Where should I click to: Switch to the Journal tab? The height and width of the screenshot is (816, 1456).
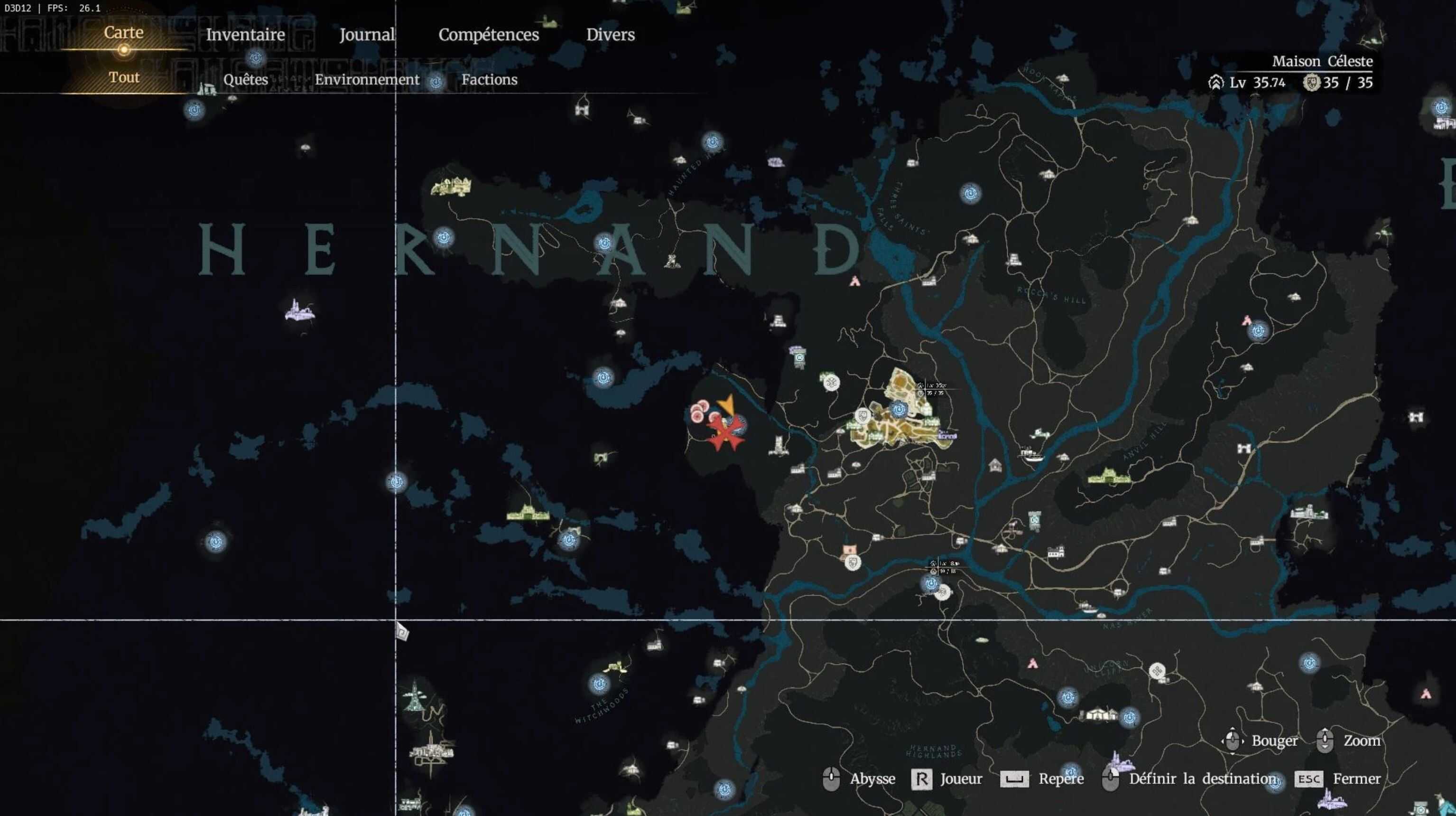click(x=366, y=35)
